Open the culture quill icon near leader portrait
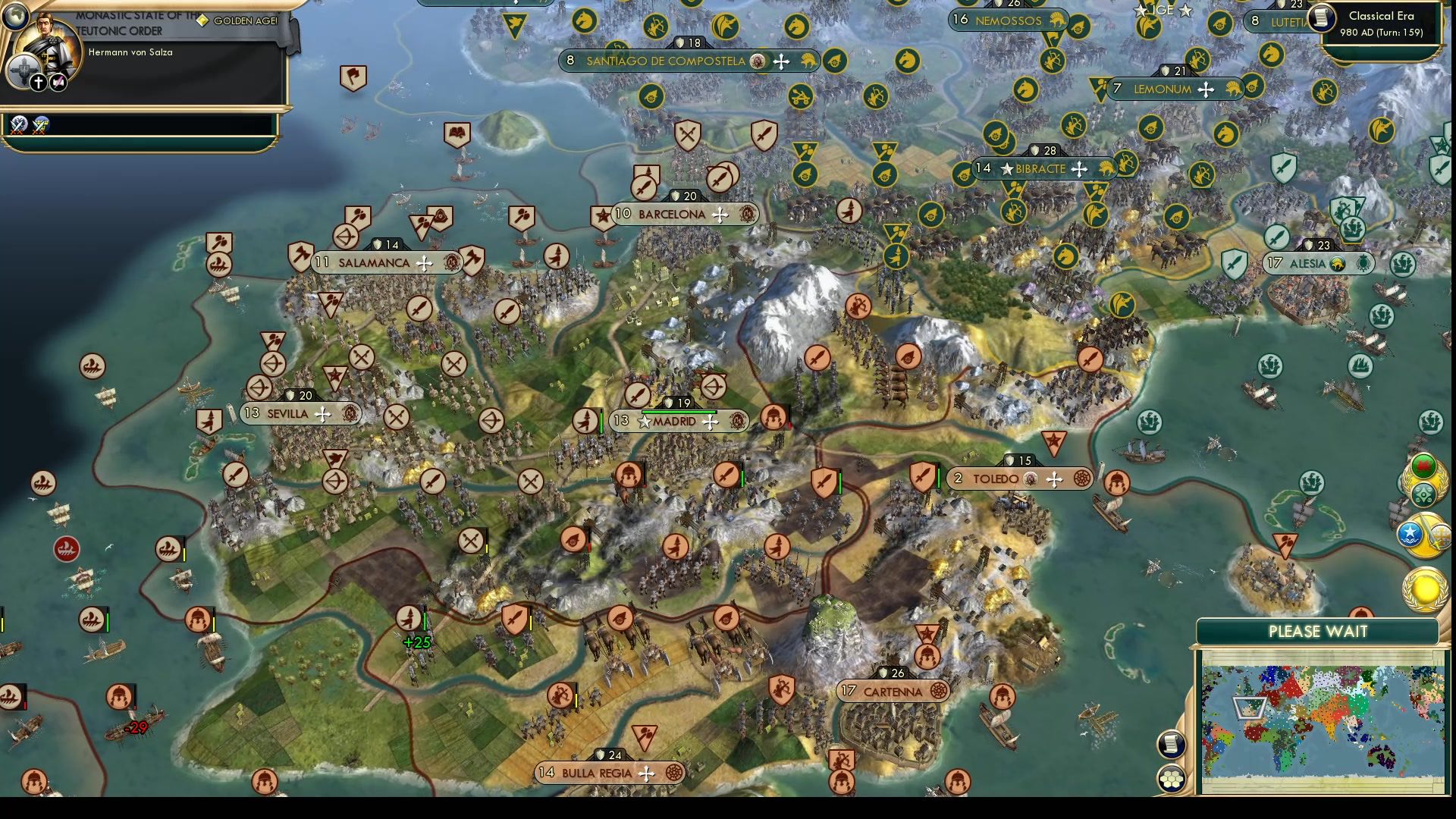The height and width of the screenshot is (819, 1456). coord(58,82)
